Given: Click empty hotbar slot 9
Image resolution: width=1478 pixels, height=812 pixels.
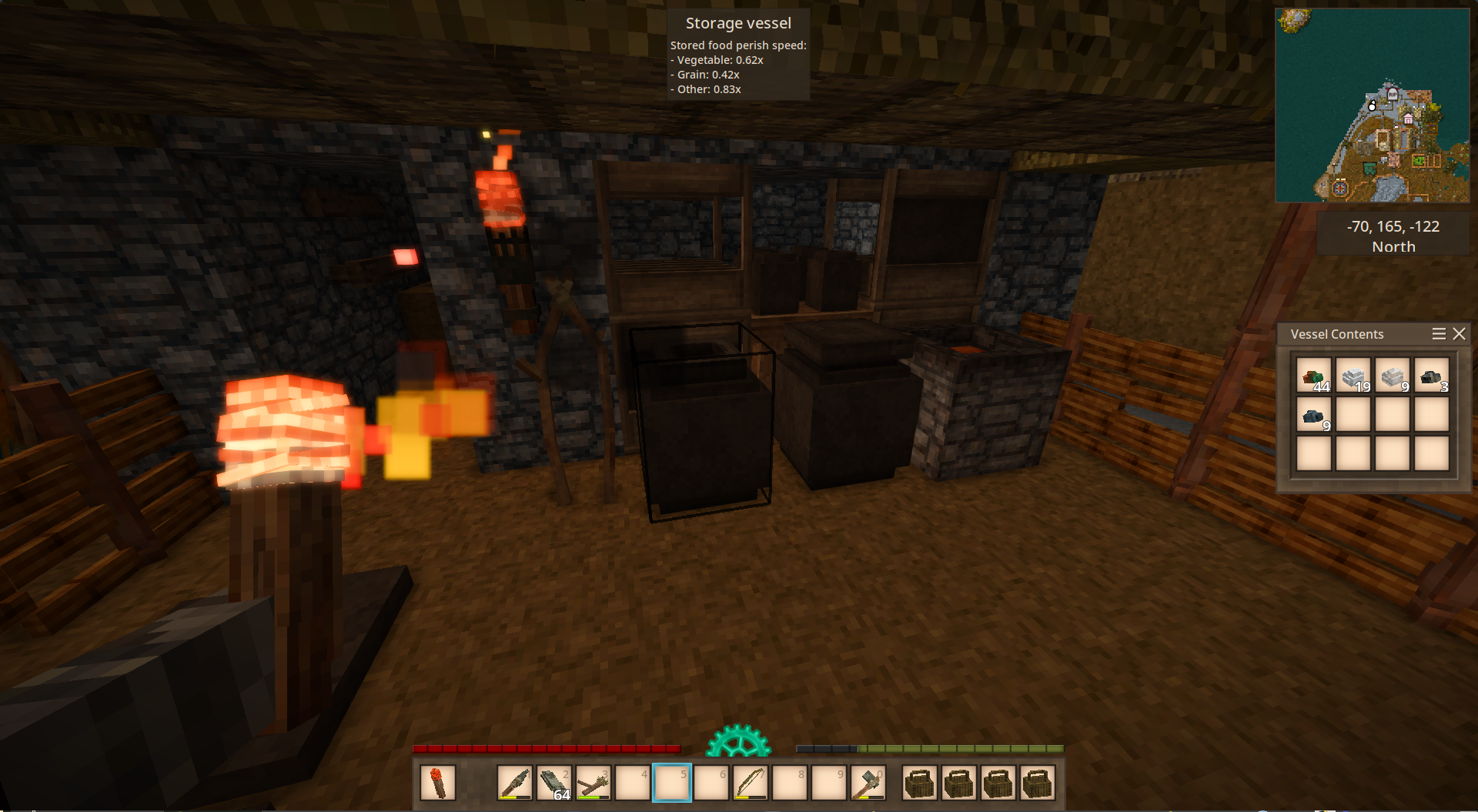Looking at the screenshot, I should pyautogui.click(x=829, y=784).
